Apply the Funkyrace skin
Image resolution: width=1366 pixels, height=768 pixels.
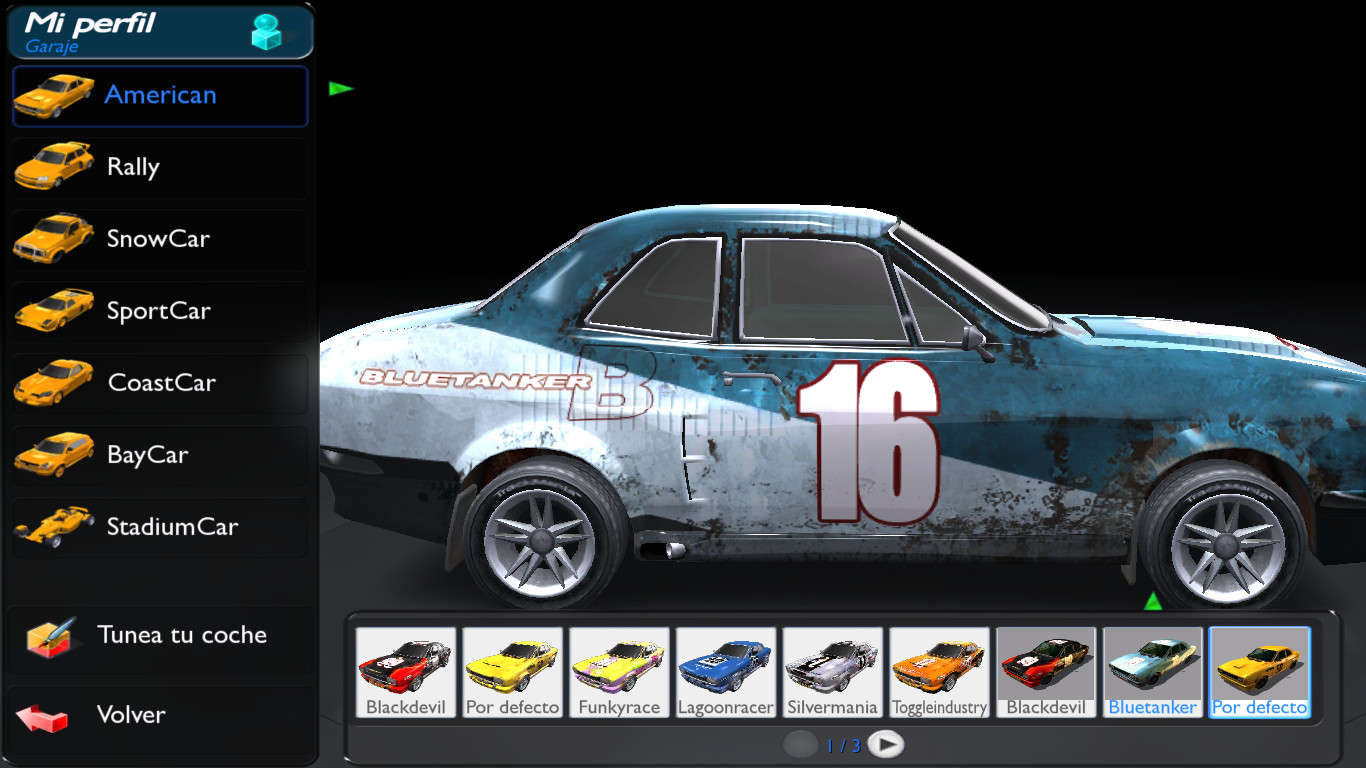click(619, 665)
